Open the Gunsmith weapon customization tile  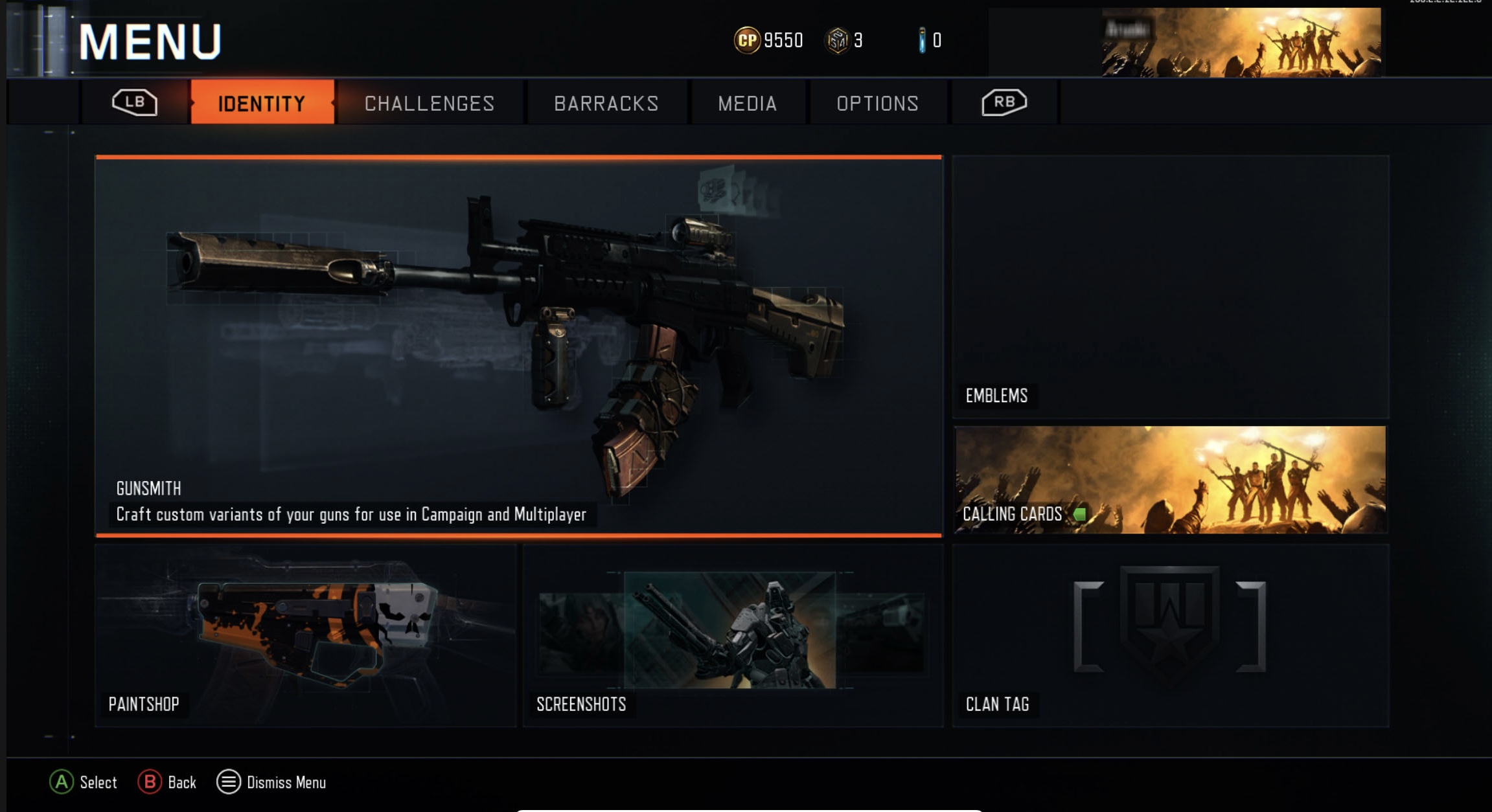[x=518, y=346]
